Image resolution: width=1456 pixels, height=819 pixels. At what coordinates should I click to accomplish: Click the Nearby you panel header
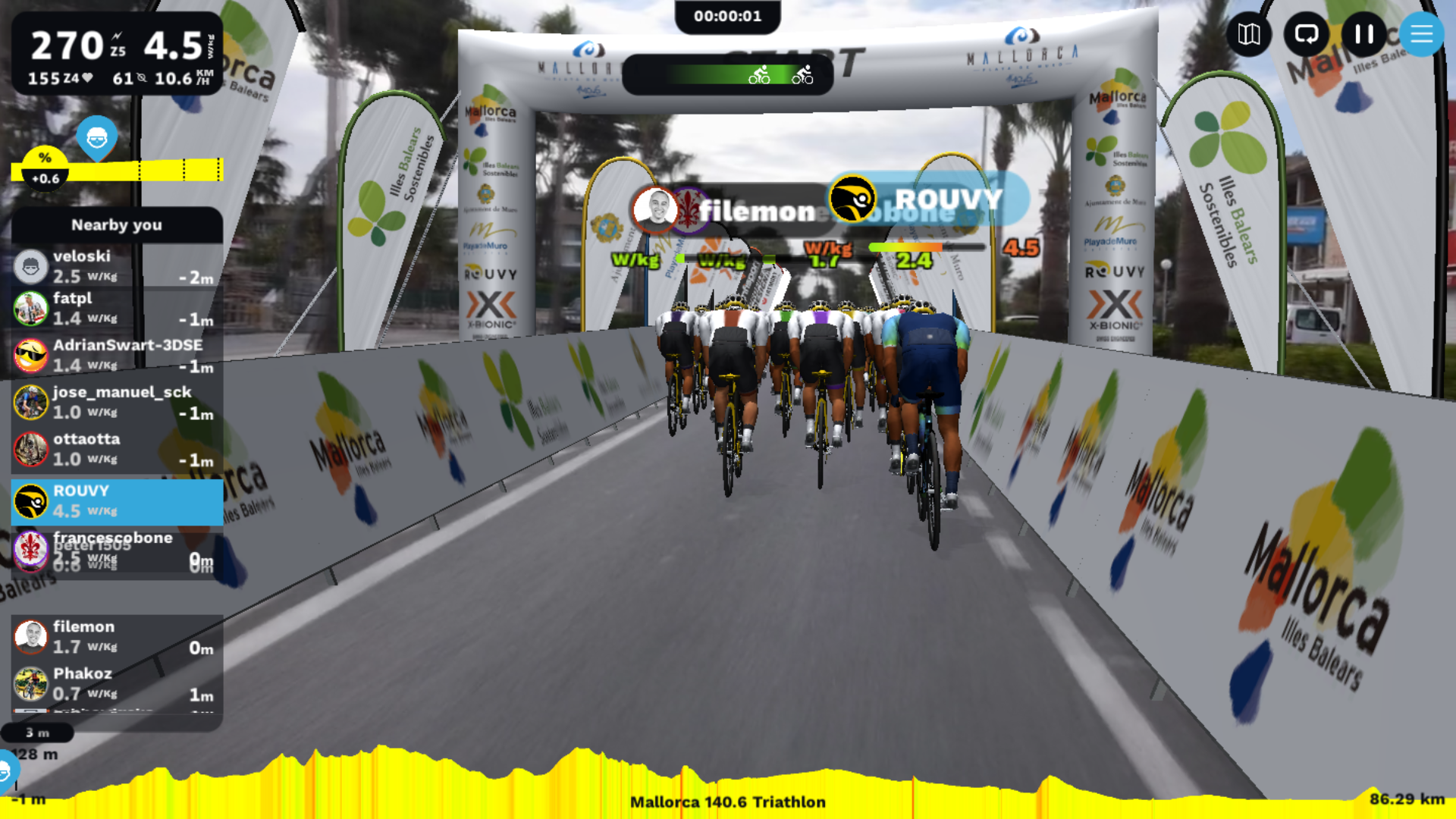[x=117, y=224]
